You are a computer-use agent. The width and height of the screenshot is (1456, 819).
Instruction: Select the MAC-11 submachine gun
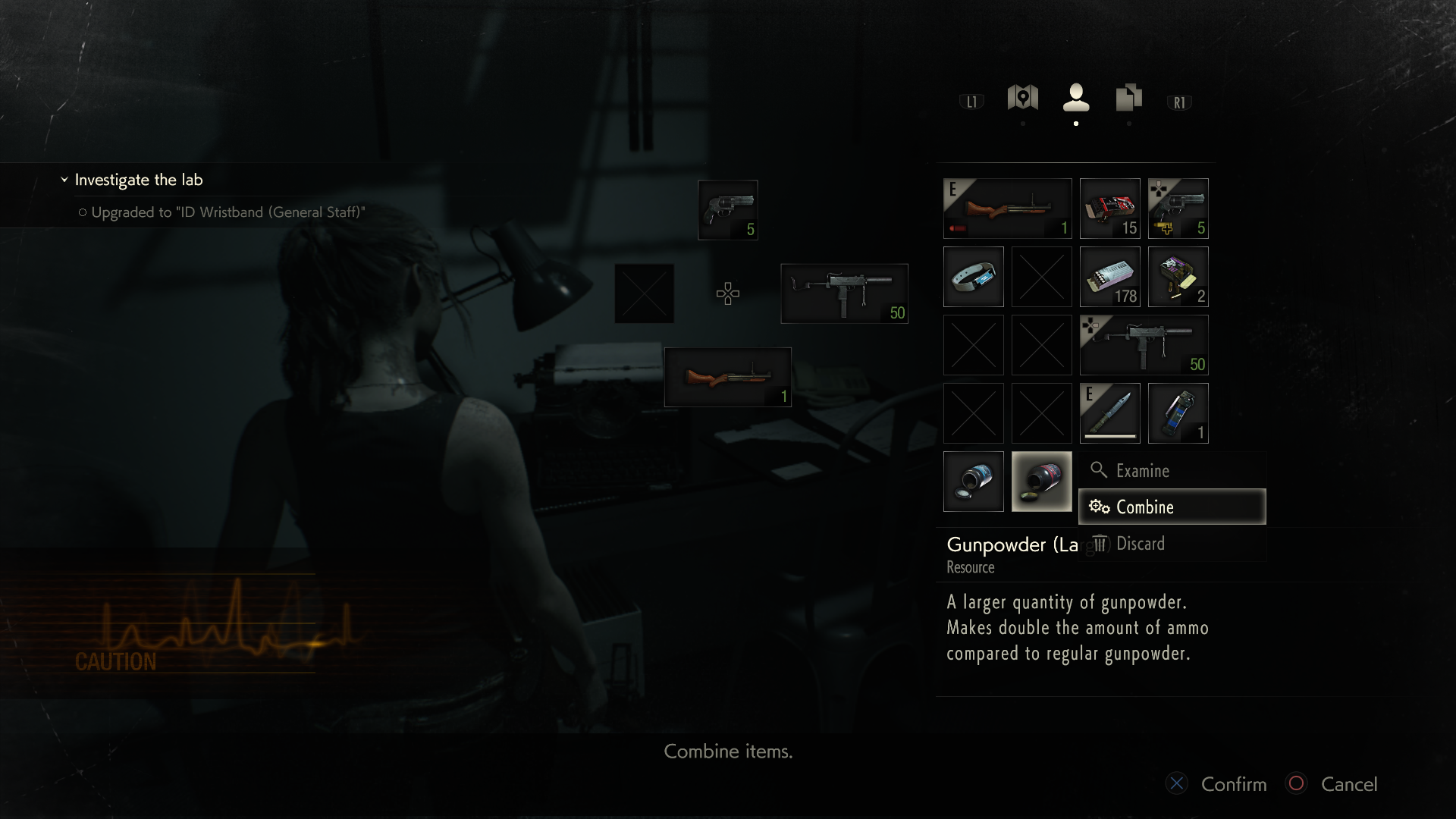(x=1144, y=345)
